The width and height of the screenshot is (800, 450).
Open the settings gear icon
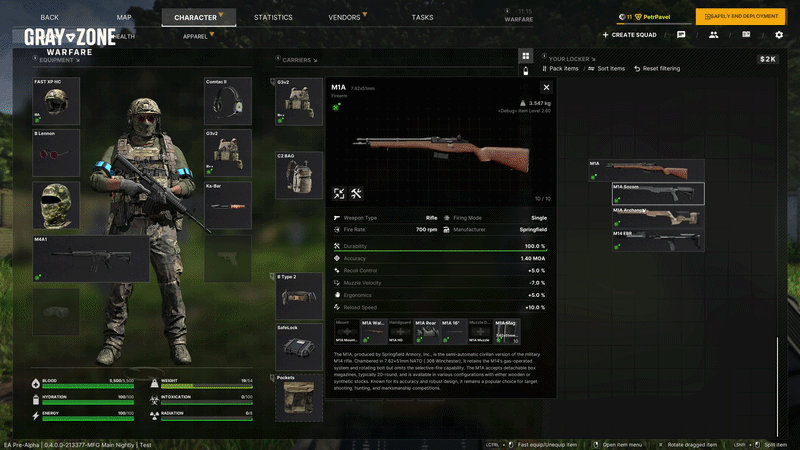pos(779,35)
